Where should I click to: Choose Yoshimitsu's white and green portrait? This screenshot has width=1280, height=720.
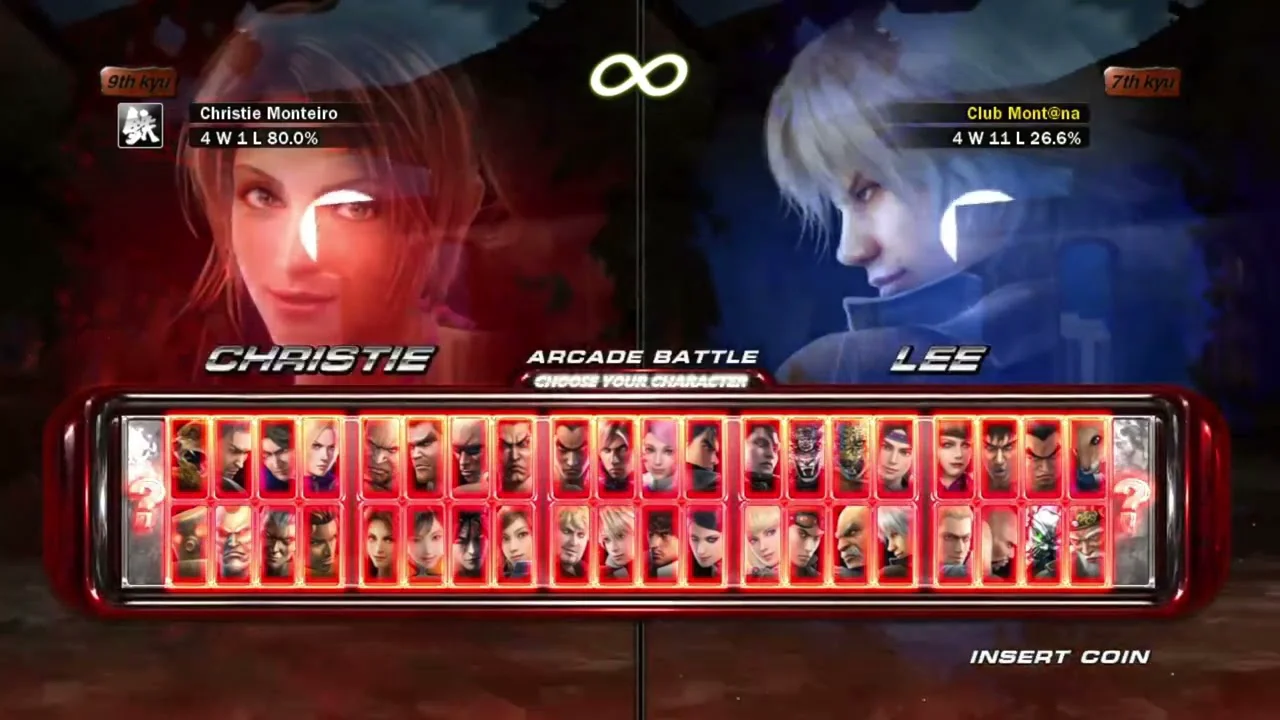[x=1042, y=544]
